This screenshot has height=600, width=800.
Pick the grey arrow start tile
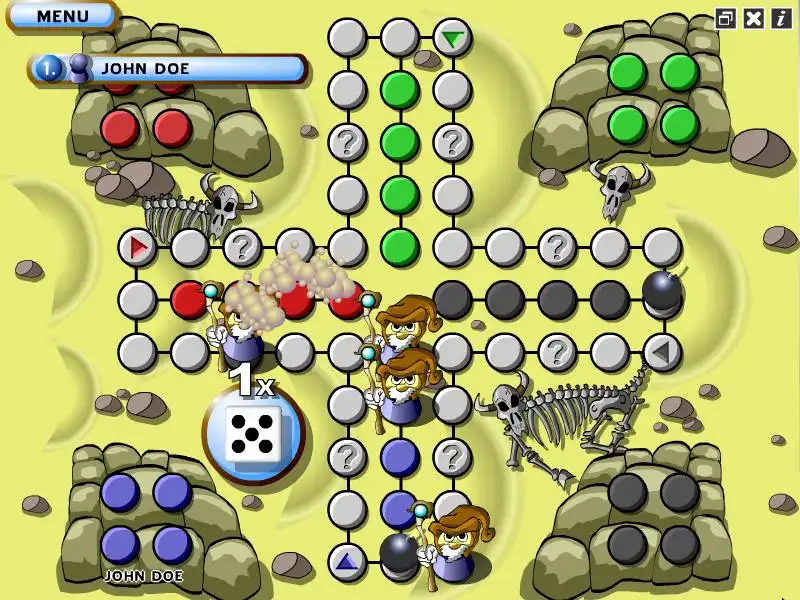click(661, 352)
